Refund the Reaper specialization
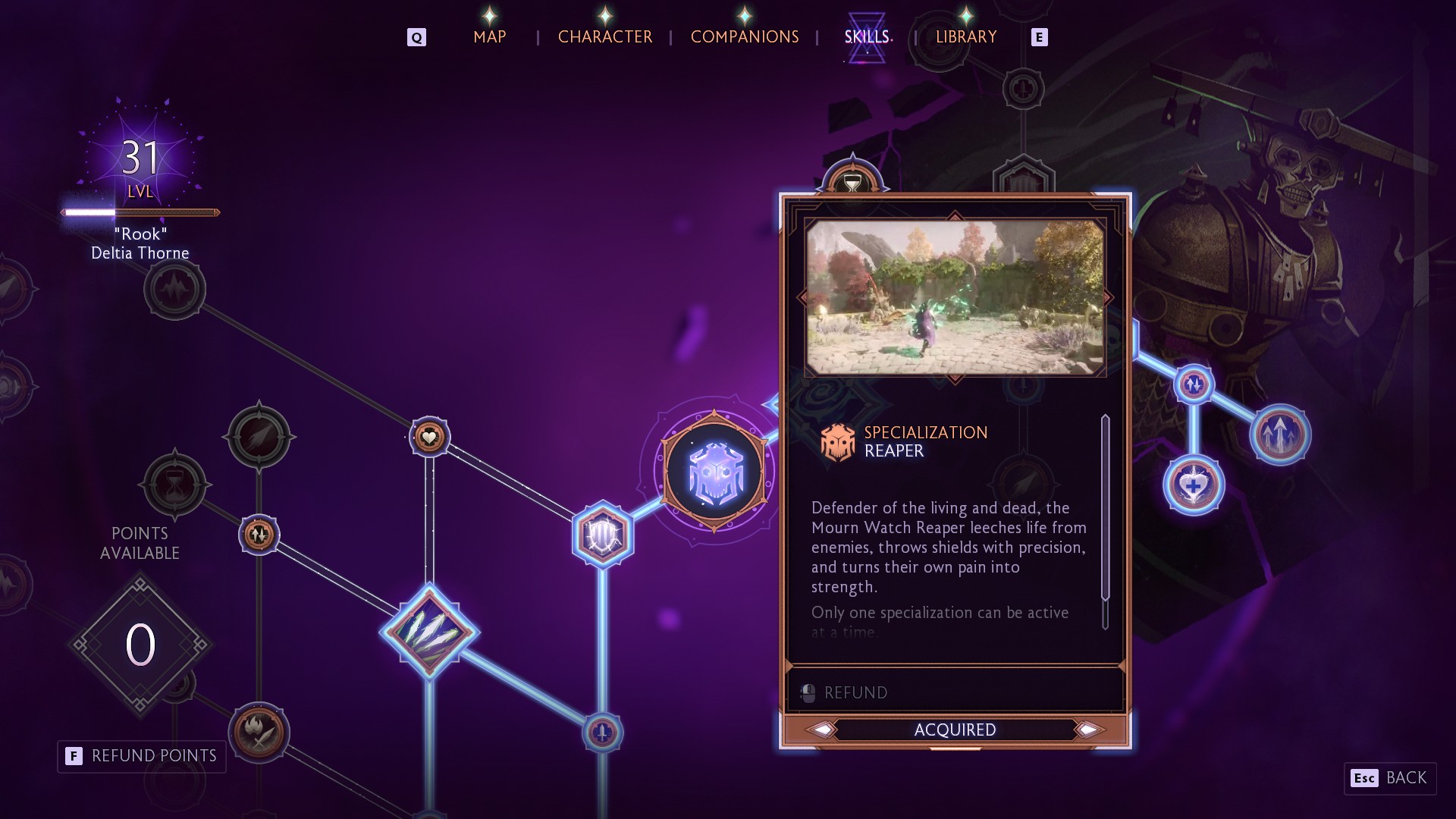 point(855,692)
